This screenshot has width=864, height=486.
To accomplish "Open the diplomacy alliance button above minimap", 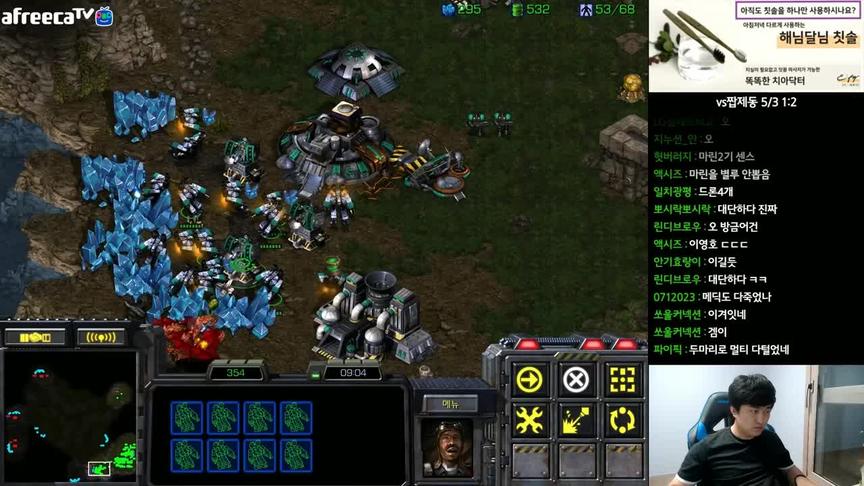I will 34,337.
